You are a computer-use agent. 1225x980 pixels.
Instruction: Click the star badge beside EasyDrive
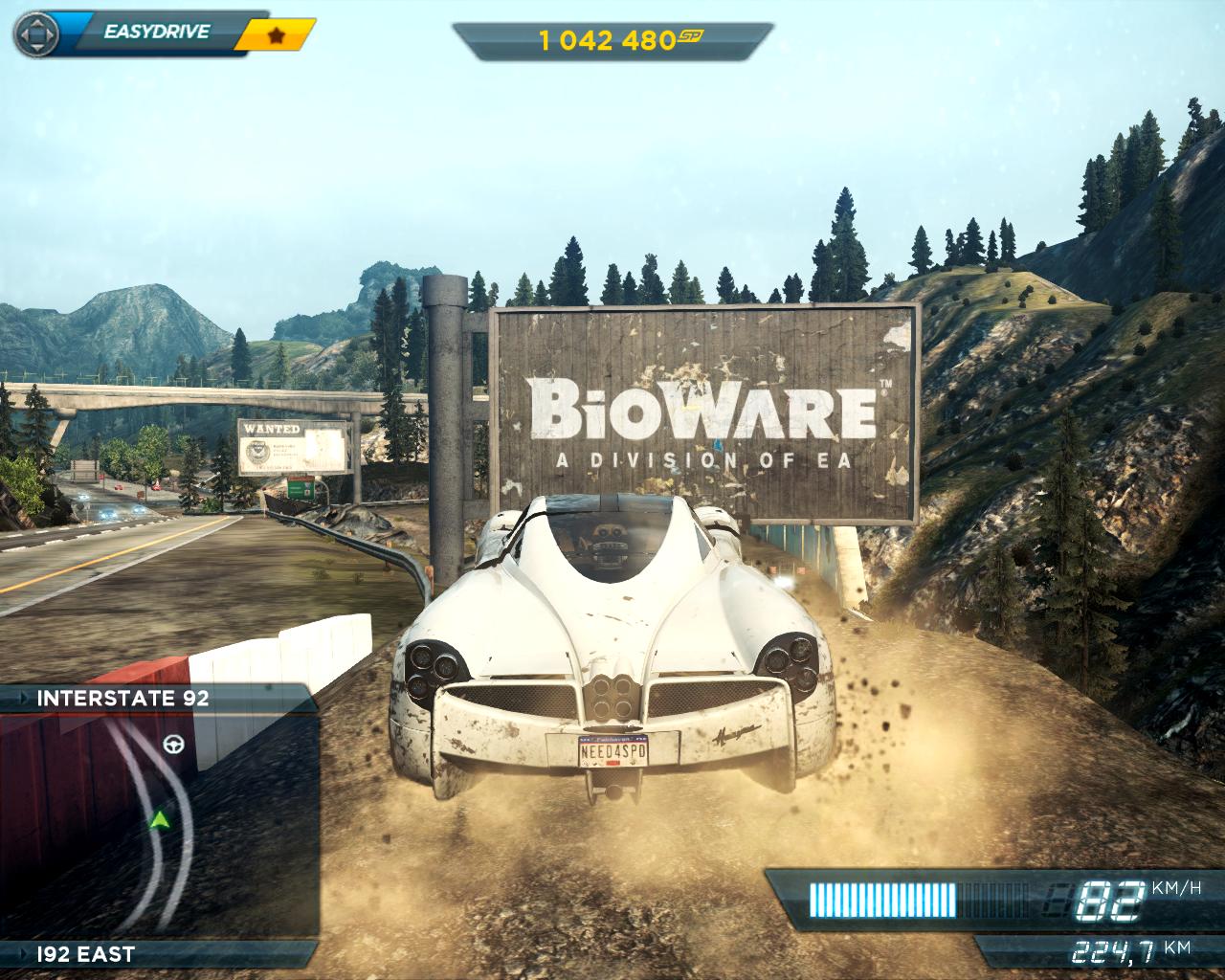pyautogui.click(x=276, y=35)
